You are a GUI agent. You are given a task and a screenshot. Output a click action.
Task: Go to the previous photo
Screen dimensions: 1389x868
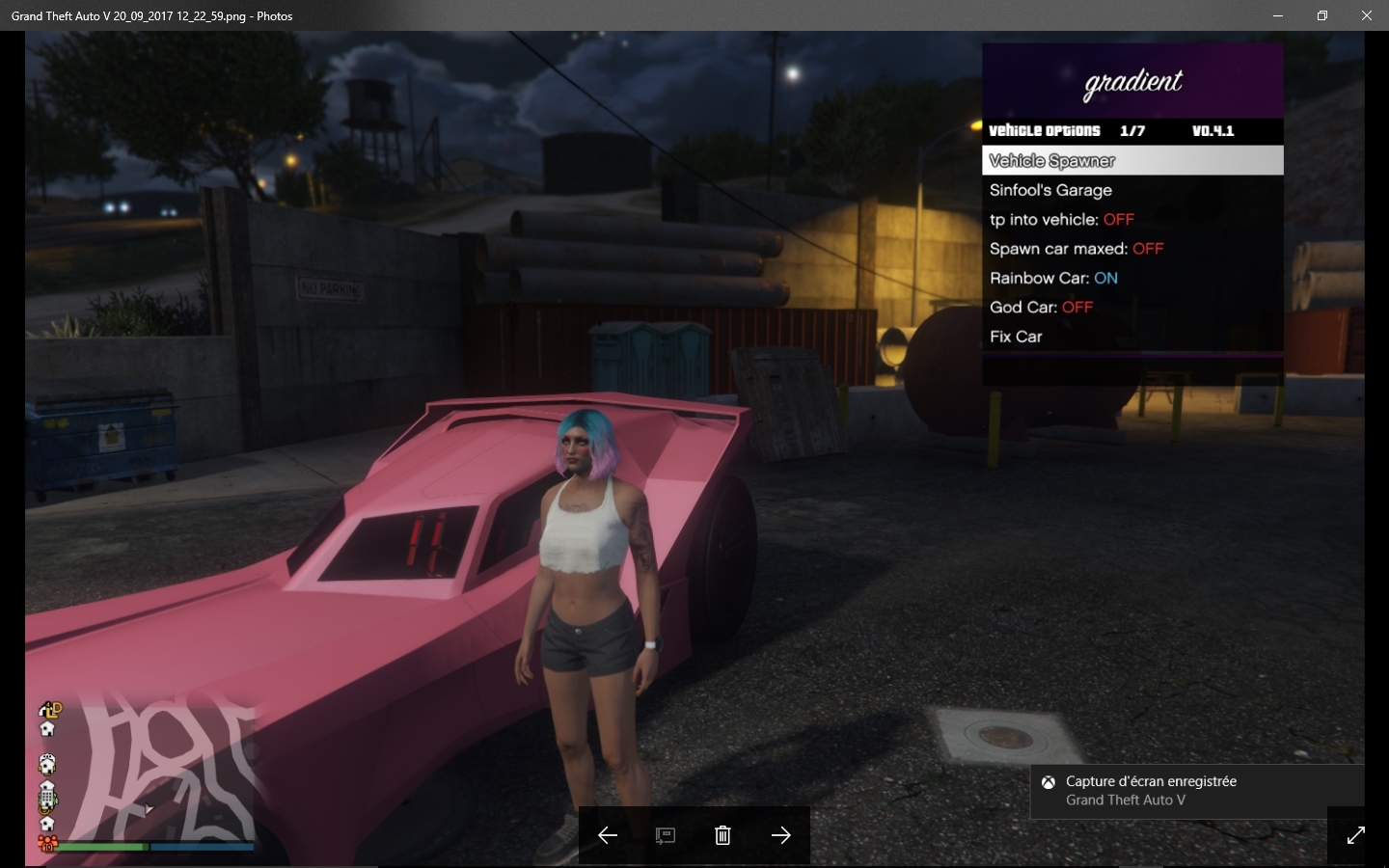click(x=608, y=835)
